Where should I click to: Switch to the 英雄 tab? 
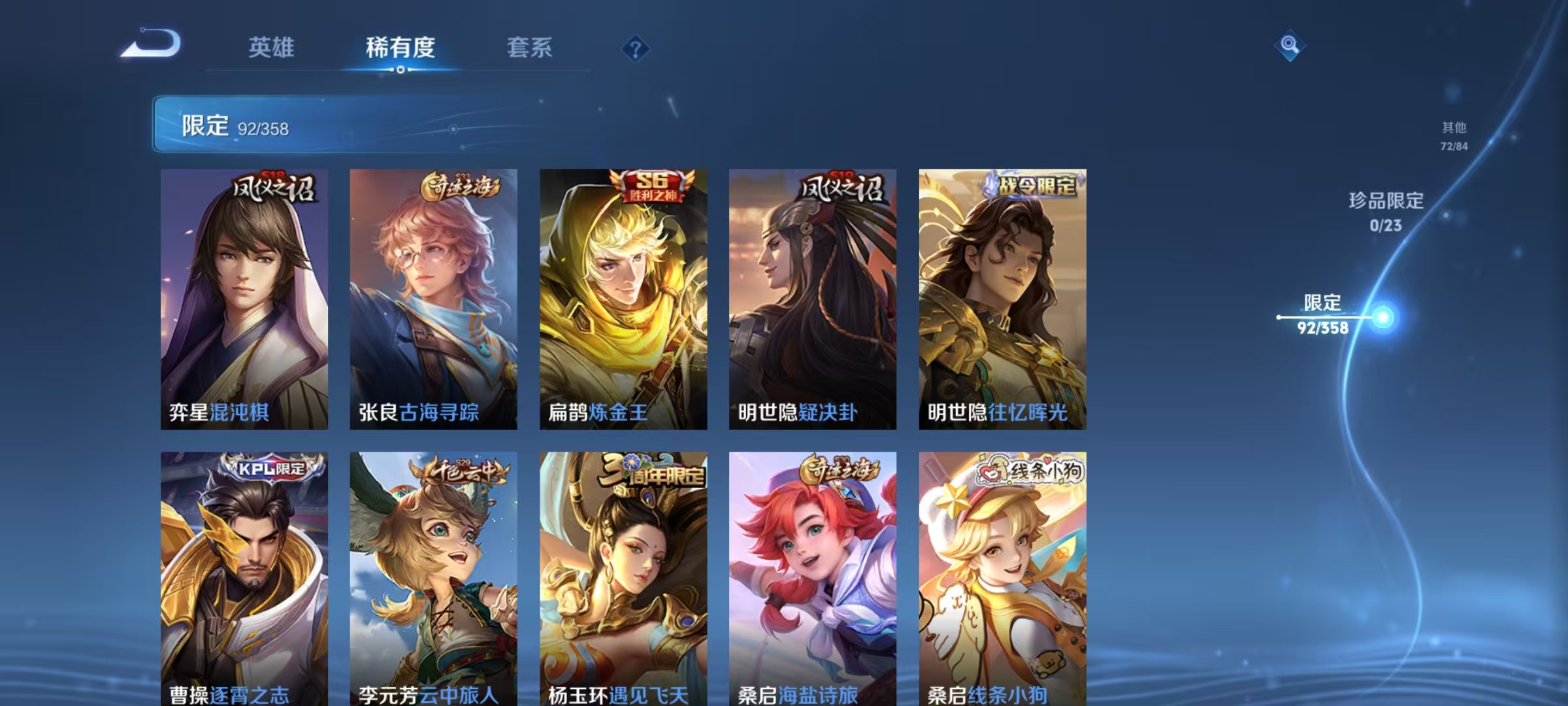[272, 48]
